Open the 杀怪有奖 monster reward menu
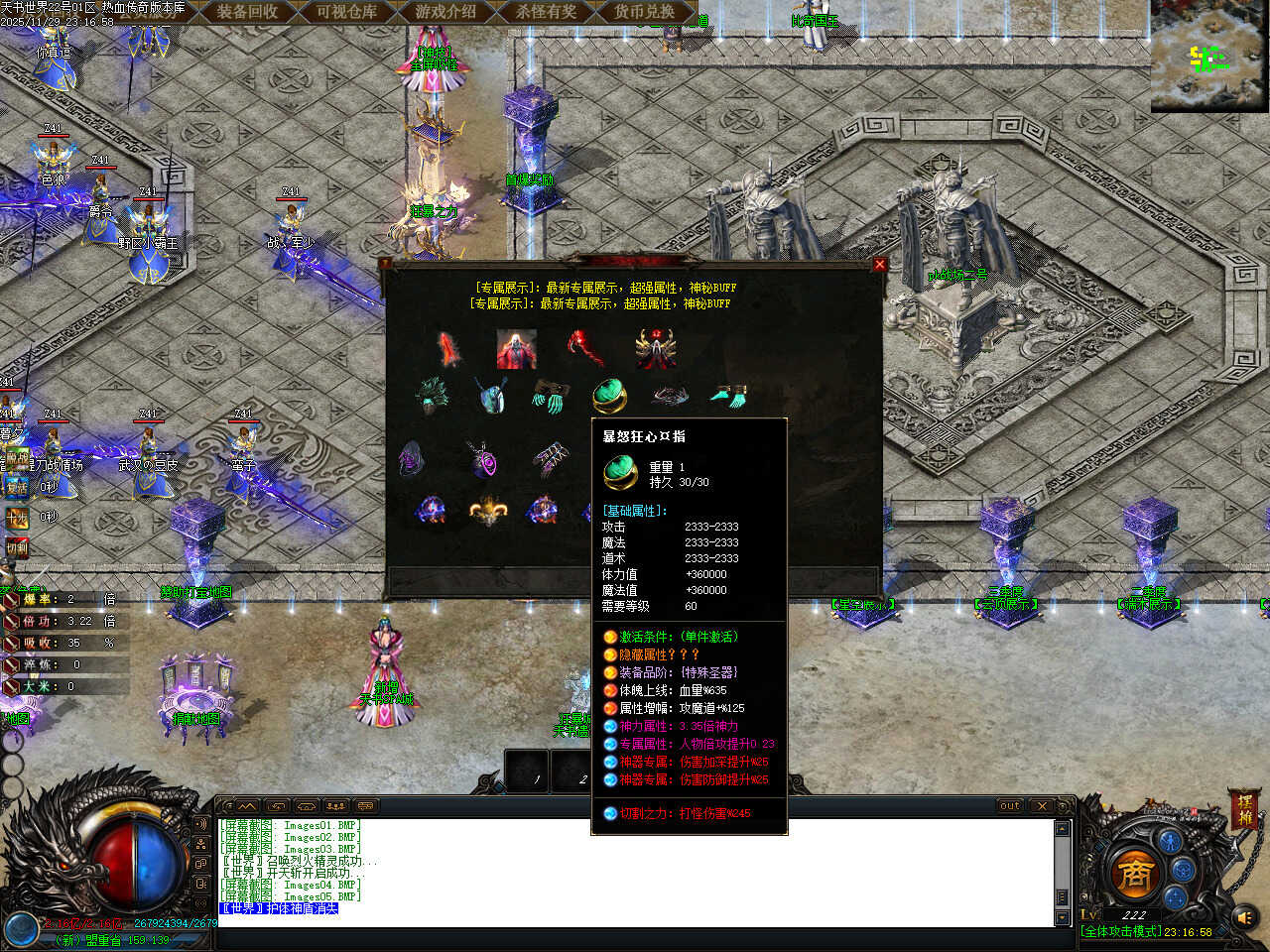This screenshot has width=1270, height=952. (546, 12)
